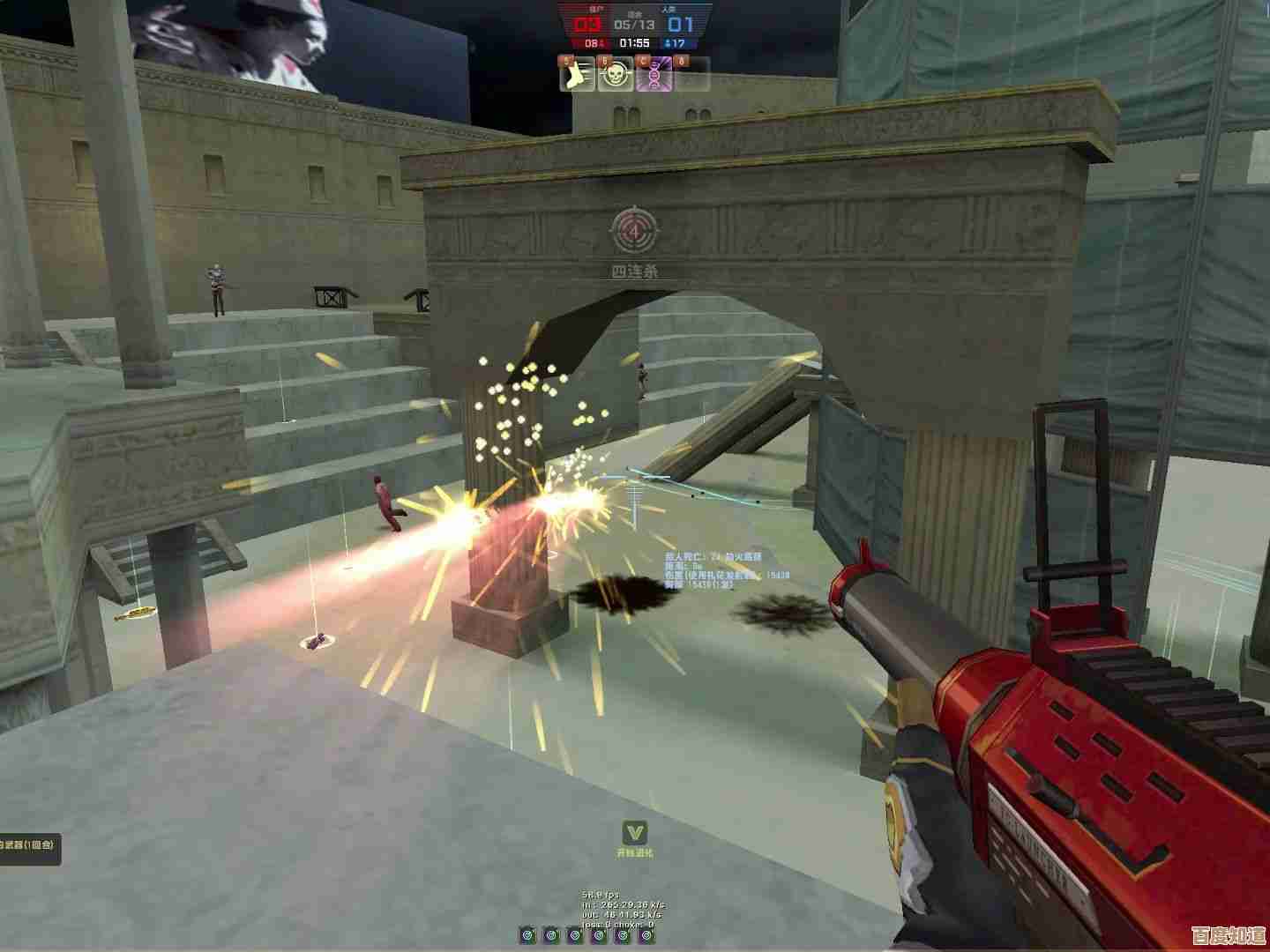Activate the skull crosshair skill icon

tap(616, 76)
